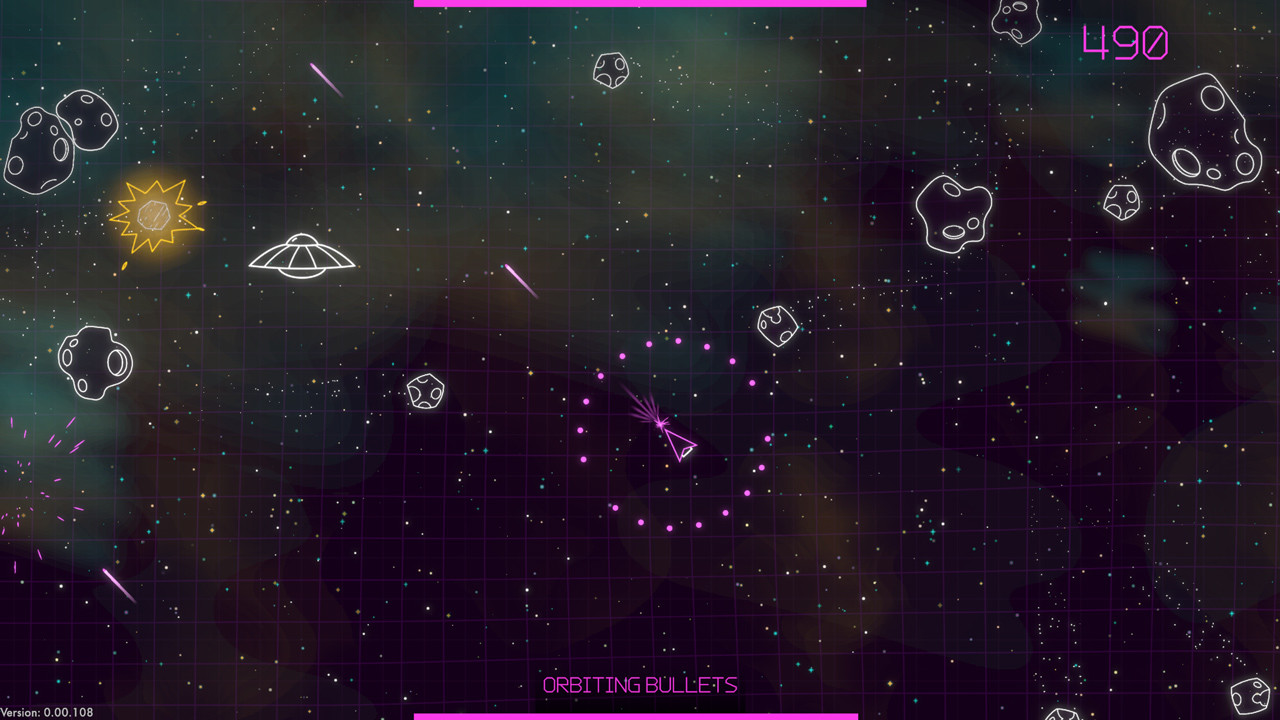Screen dimensions: 1280x720
Task: Select the ORBITING BULLETS label
Action: [x=640, y=686]
